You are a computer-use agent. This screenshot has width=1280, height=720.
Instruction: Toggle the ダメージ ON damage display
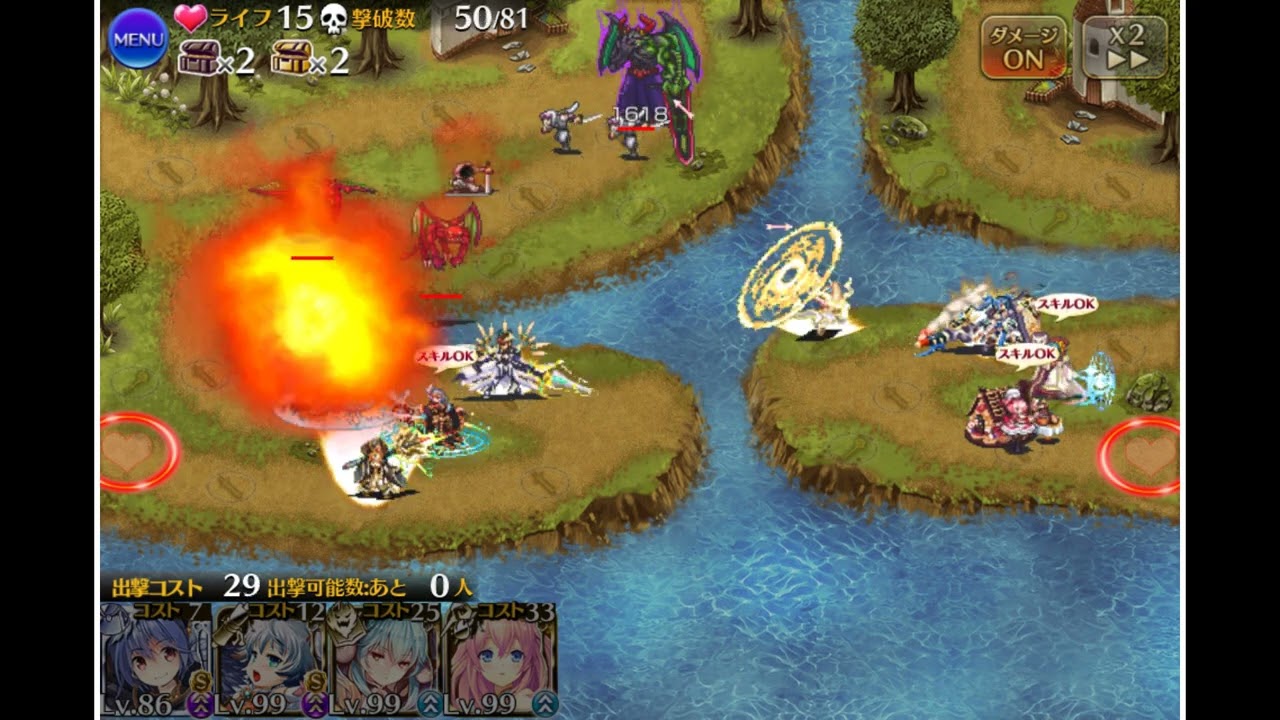pyautogui.click(x=1022, y=47)
